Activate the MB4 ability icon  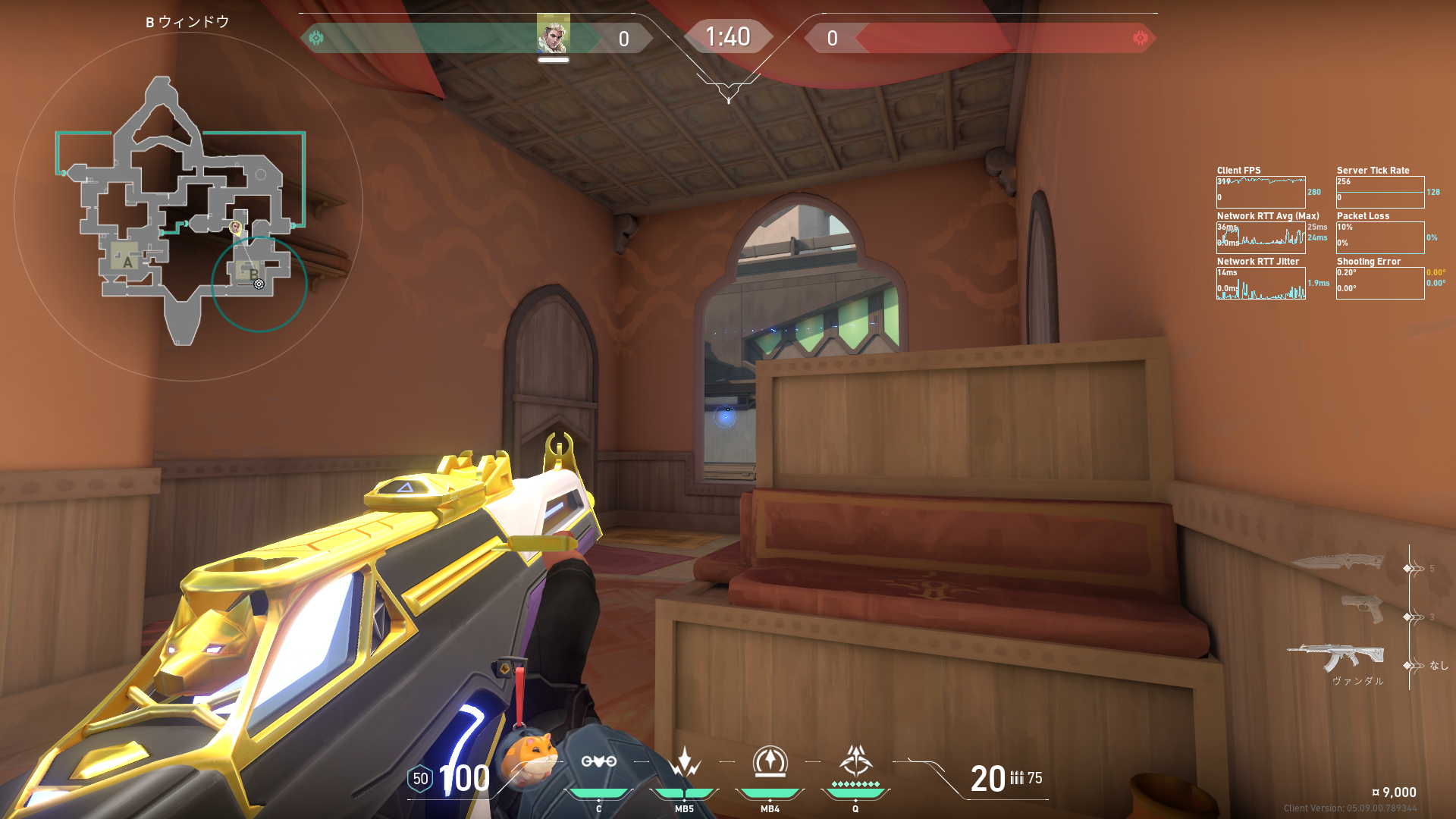pos(770,762)
